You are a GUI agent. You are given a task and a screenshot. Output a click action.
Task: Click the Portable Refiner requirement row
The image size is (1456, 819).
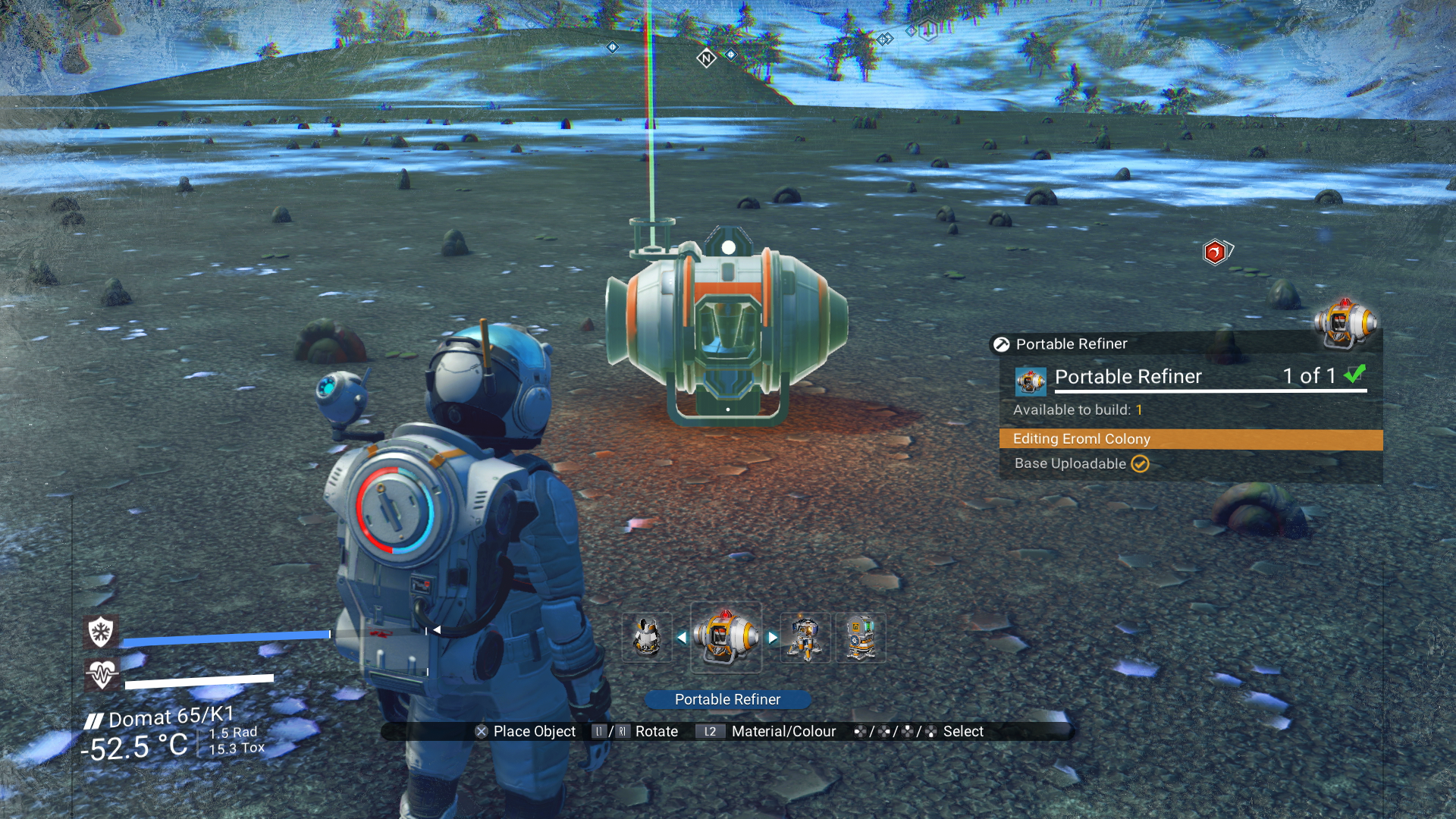point(1191,377)
